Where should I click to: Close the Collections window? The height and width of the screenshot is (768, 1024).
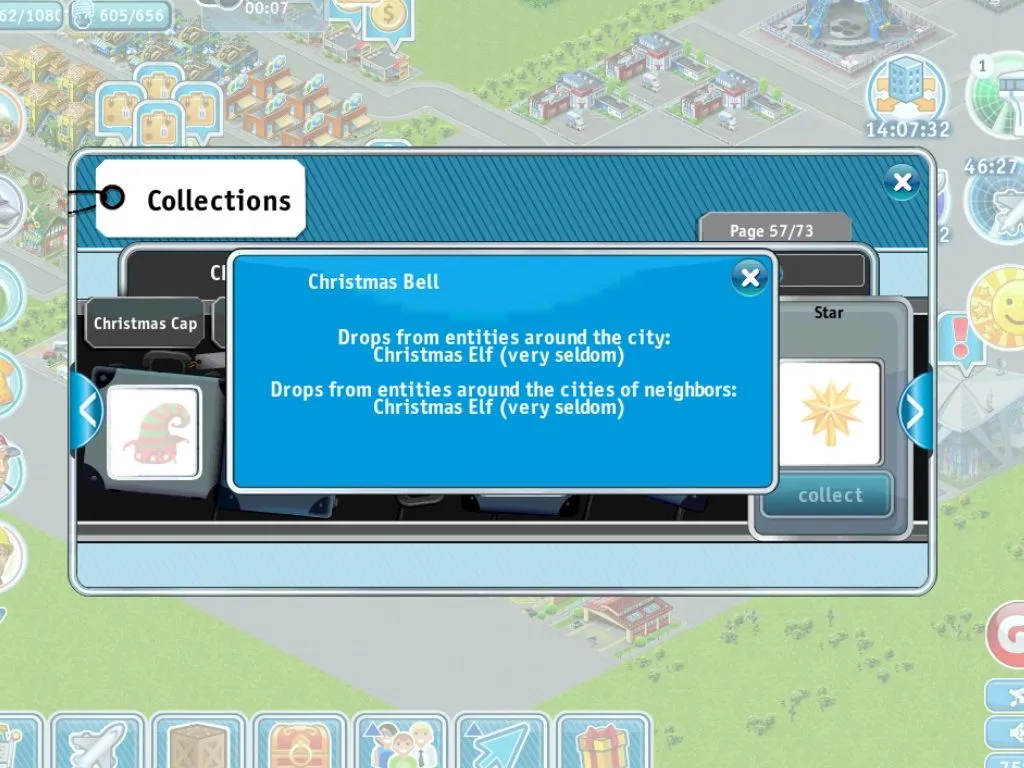902,182
